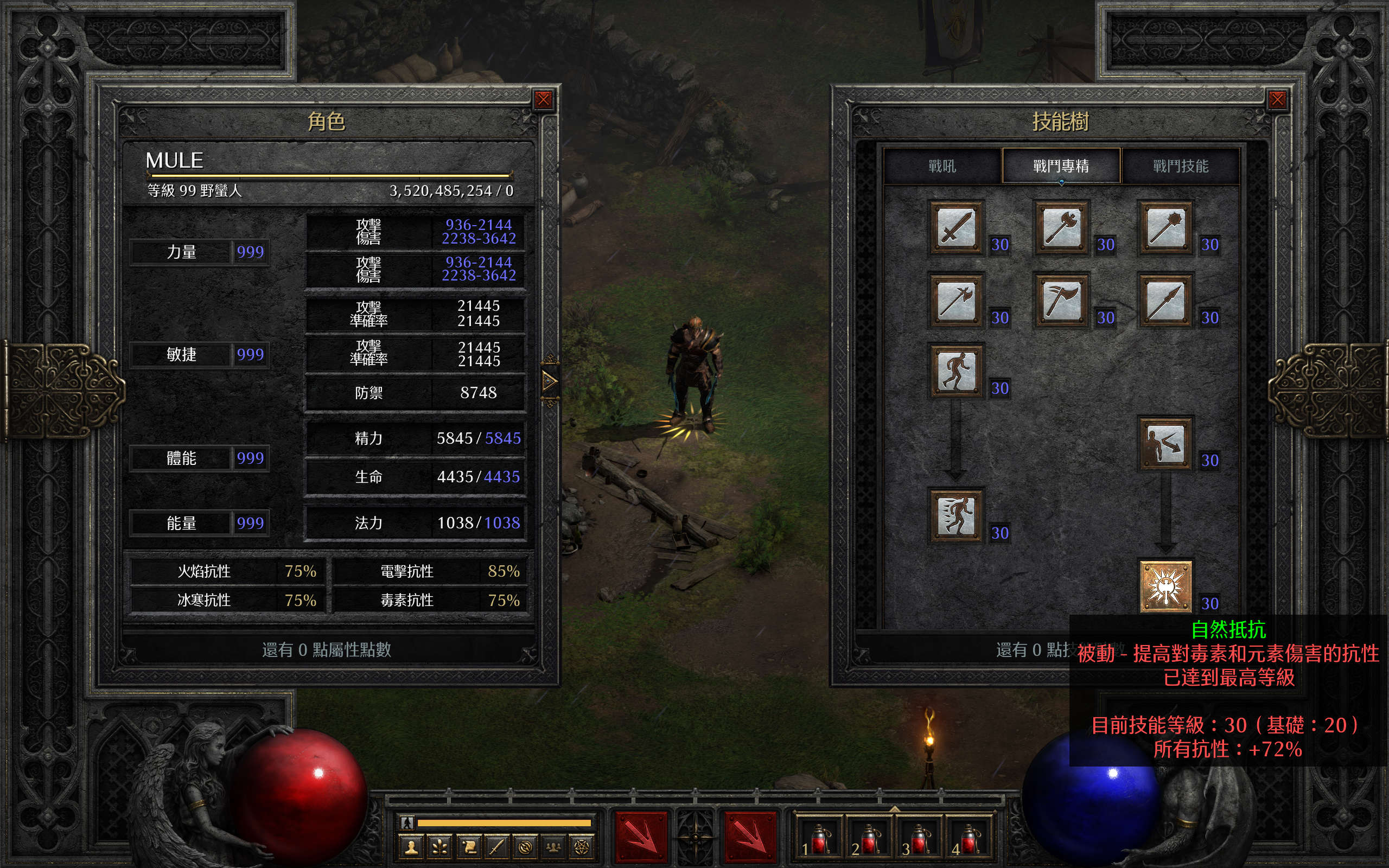The width and height of the screenshot is (1389, 868).
Task: Open the quest scroll menu icon
Action: 469,847
